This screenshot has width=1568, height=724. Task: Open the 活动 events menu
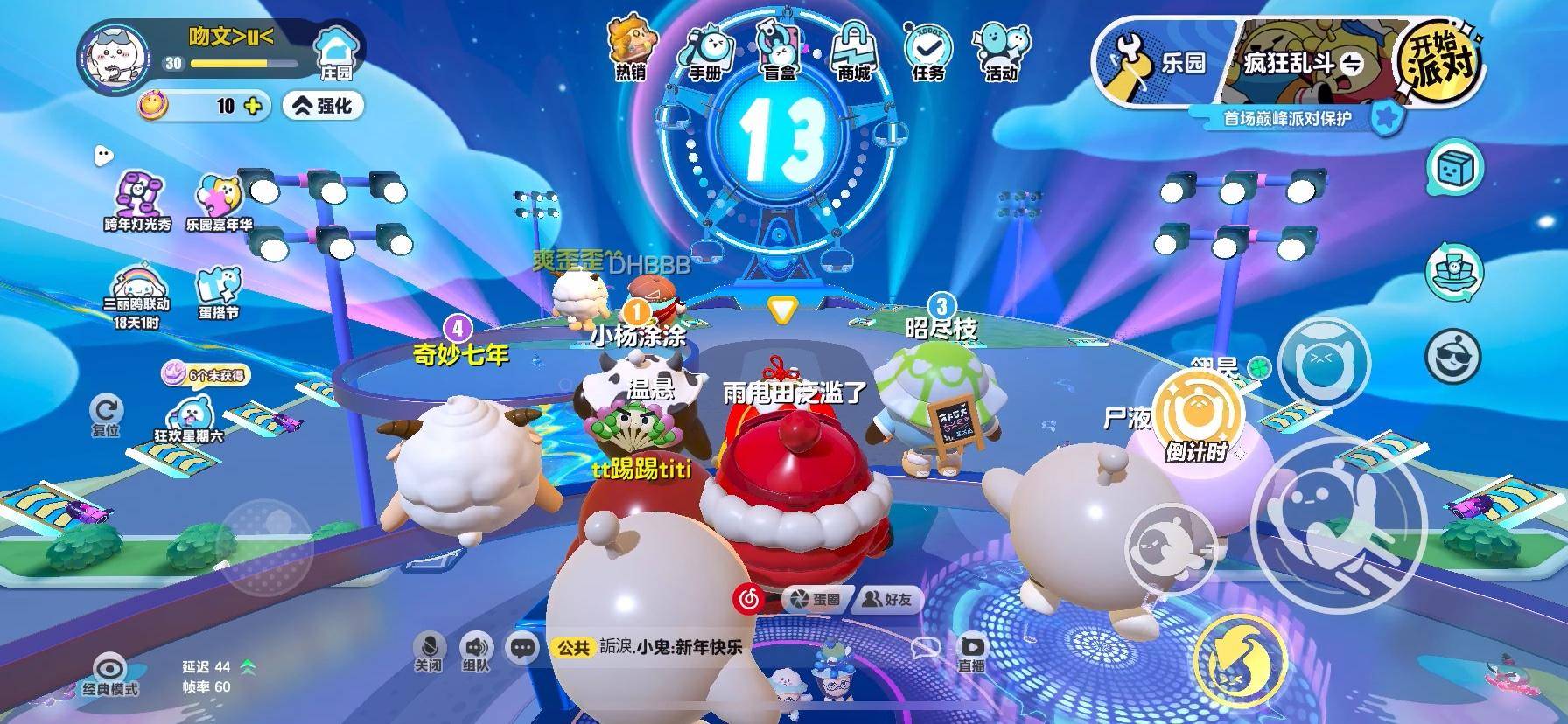pos(1002,52)
